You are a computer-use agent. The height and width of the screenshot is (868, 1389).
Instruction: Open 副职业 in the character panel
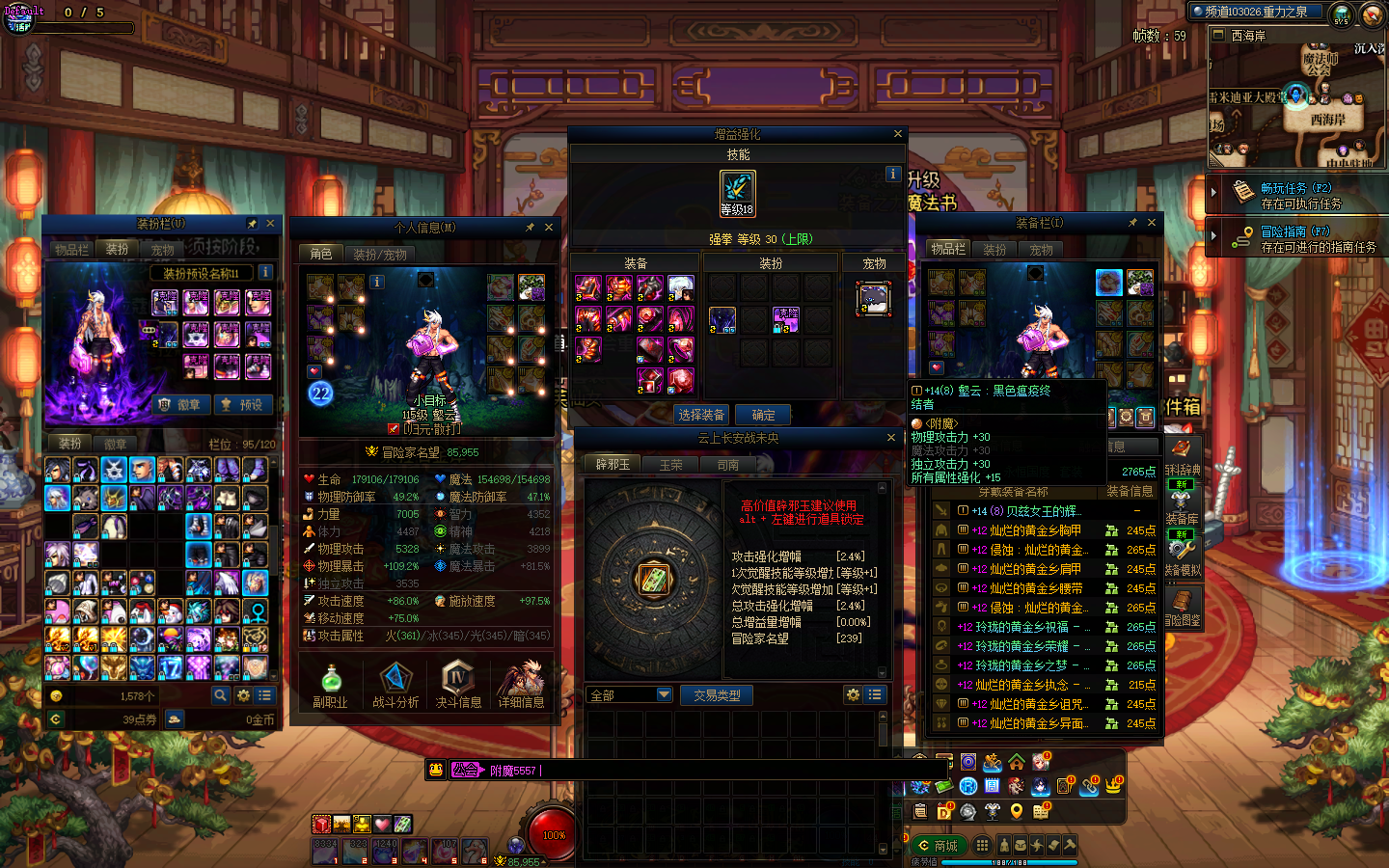point(330,685)
